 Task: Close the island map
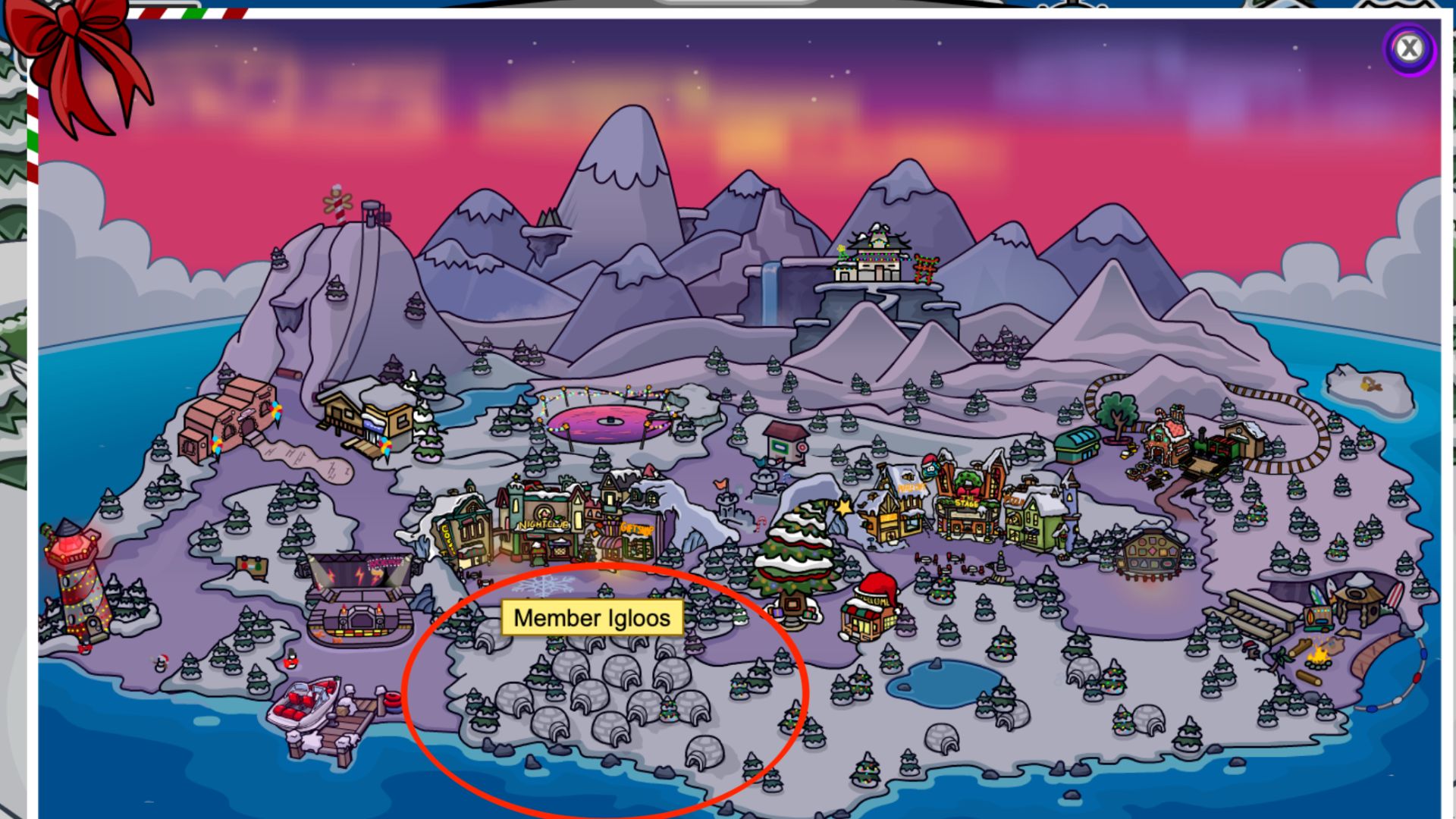(1409, 49)
